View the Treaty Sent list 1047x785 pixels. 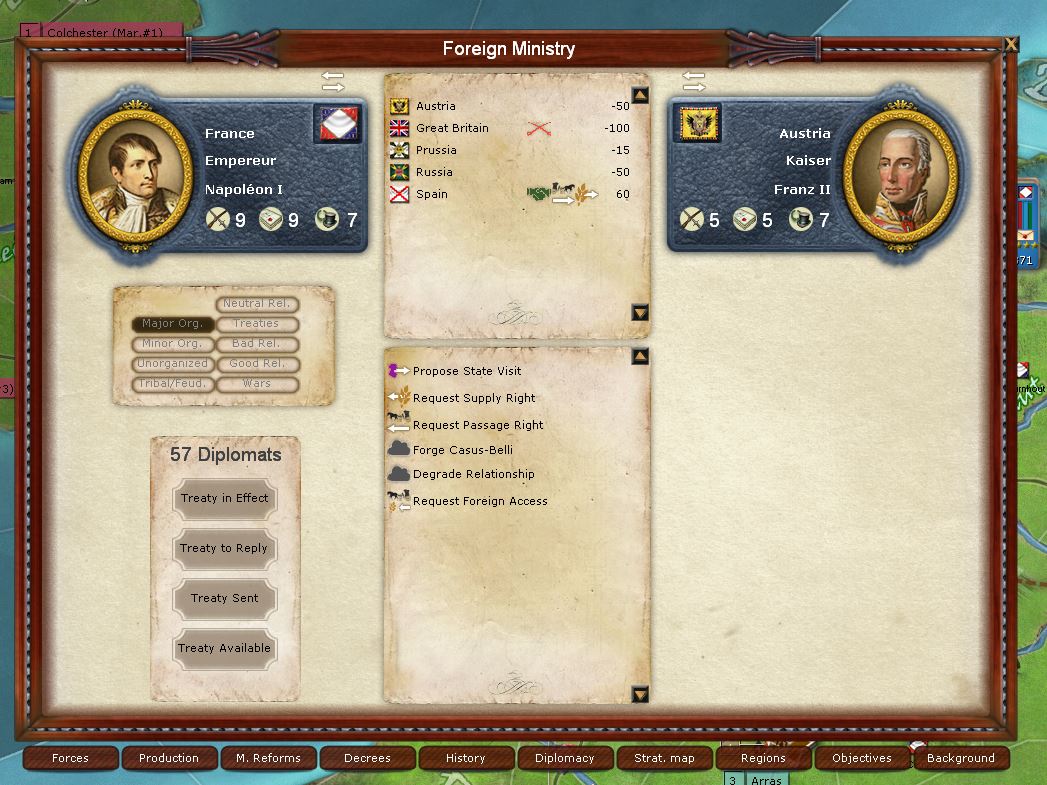tap(224, 598)
